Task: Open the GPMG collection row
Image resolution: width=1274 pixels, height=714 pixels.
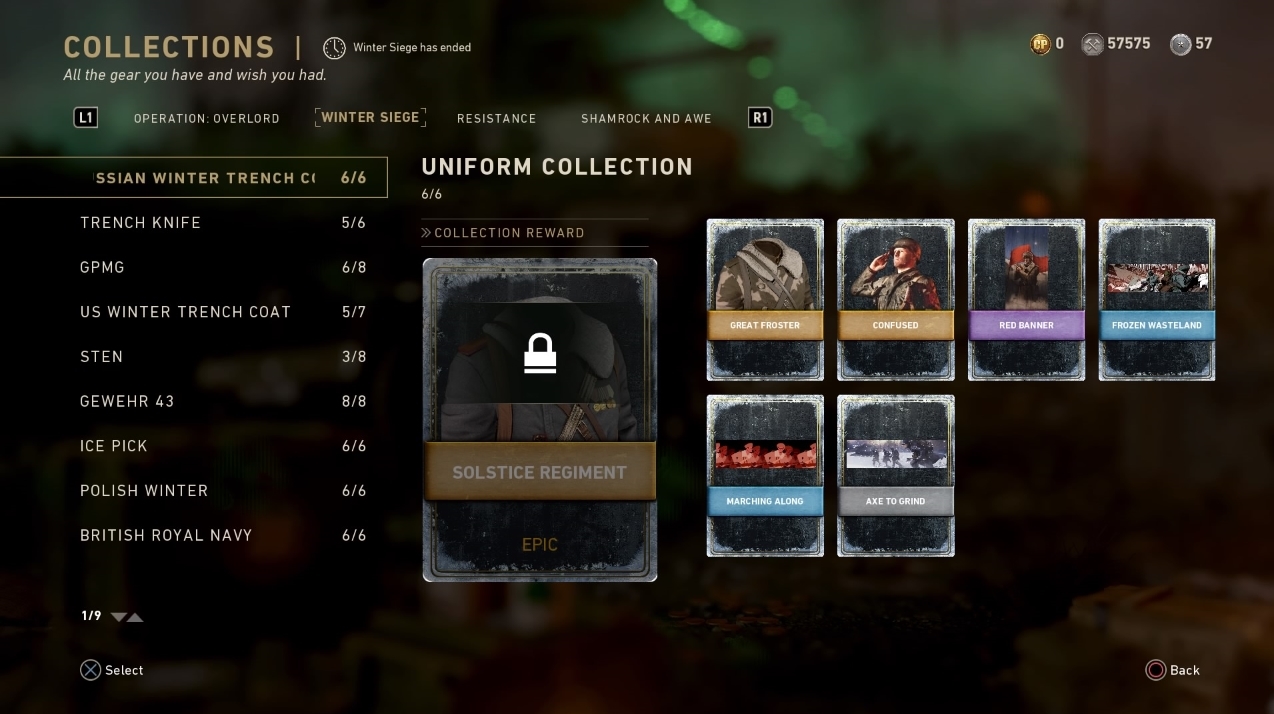Action: [222, 267]
